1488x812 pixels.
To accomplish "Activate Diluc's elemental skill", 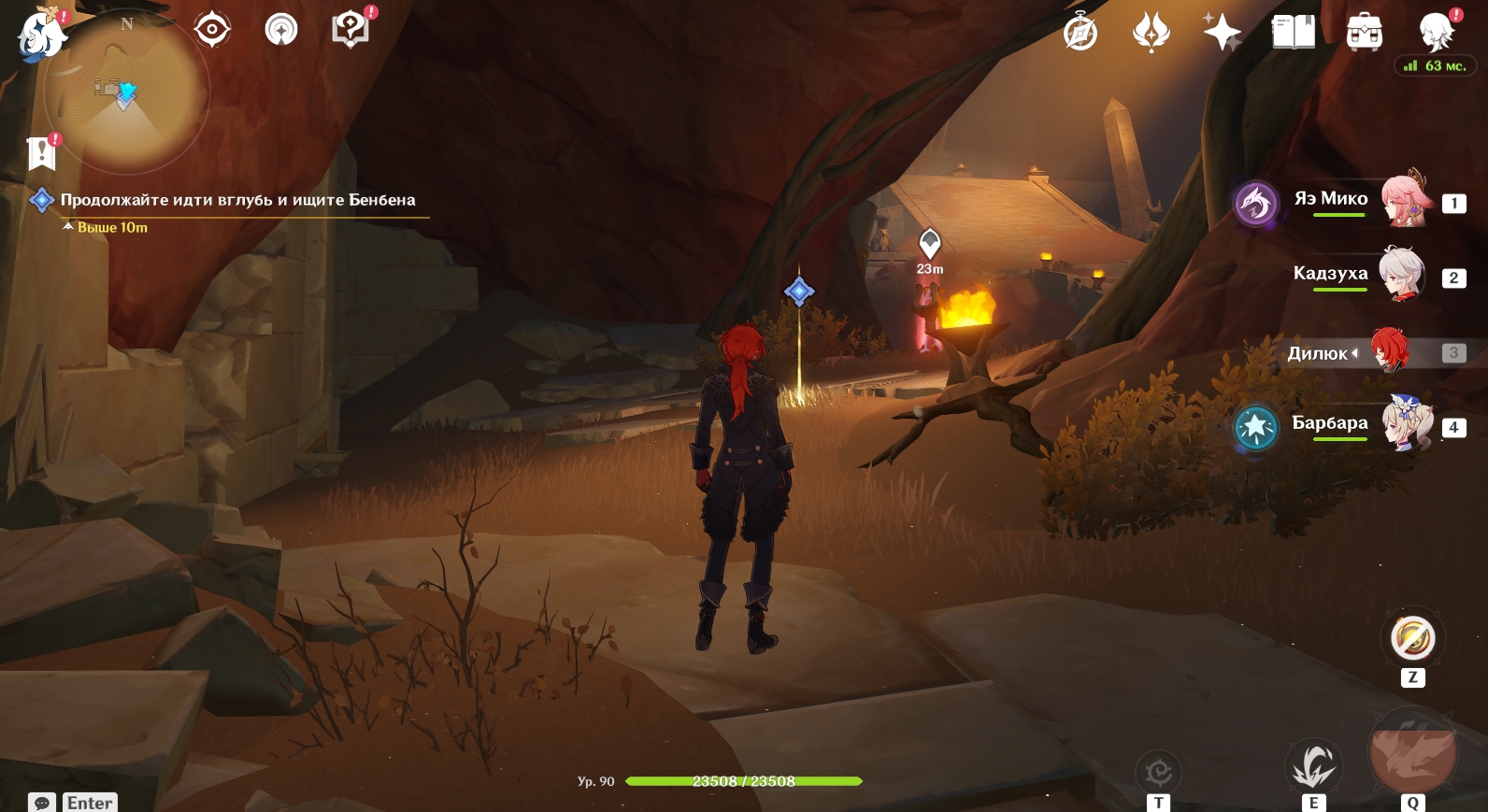I will pos(1313,767).
